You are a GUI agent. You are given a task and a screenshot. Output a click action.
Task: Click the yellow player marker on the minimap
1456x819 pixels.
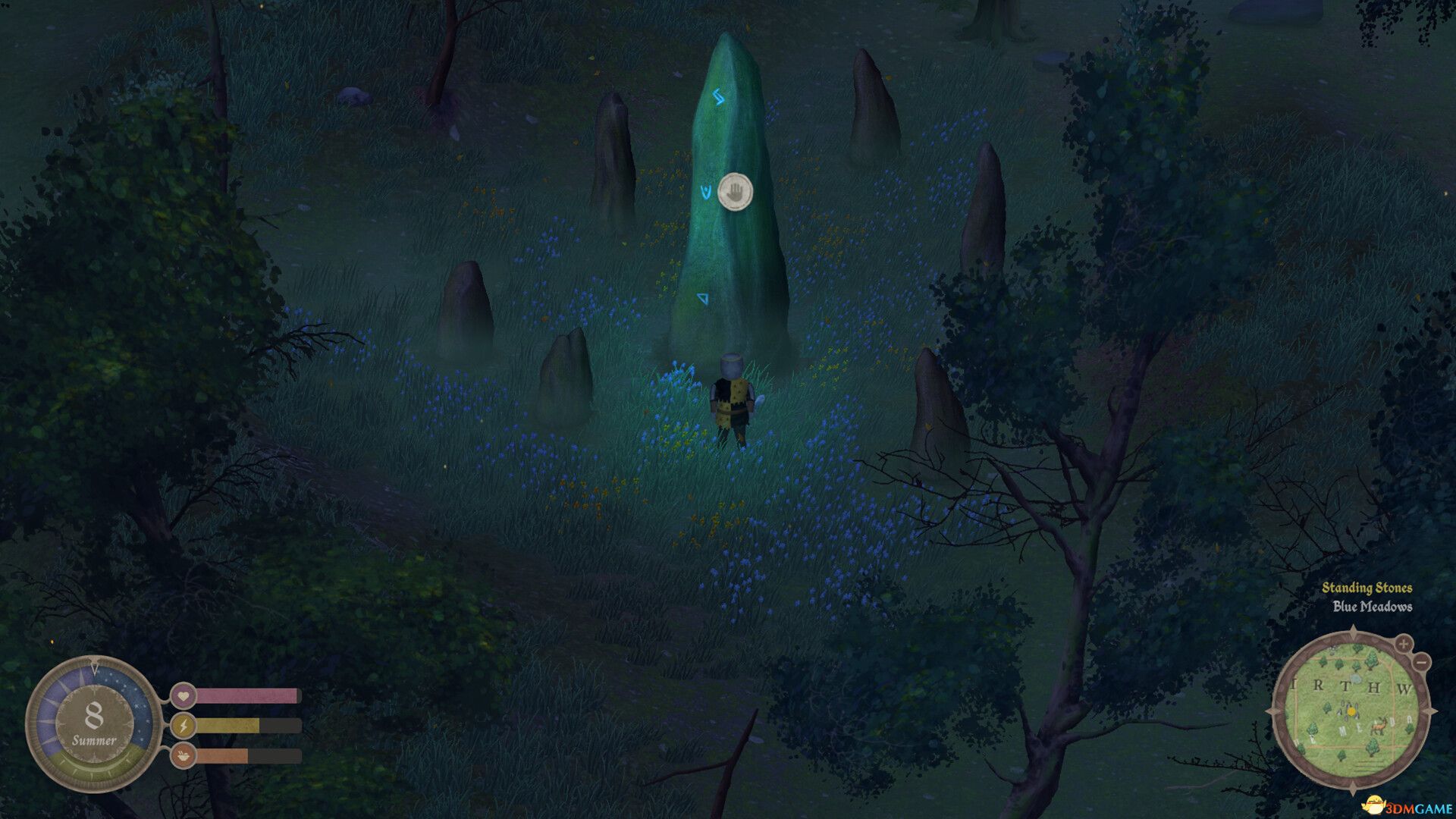(x=1351, y=711)
